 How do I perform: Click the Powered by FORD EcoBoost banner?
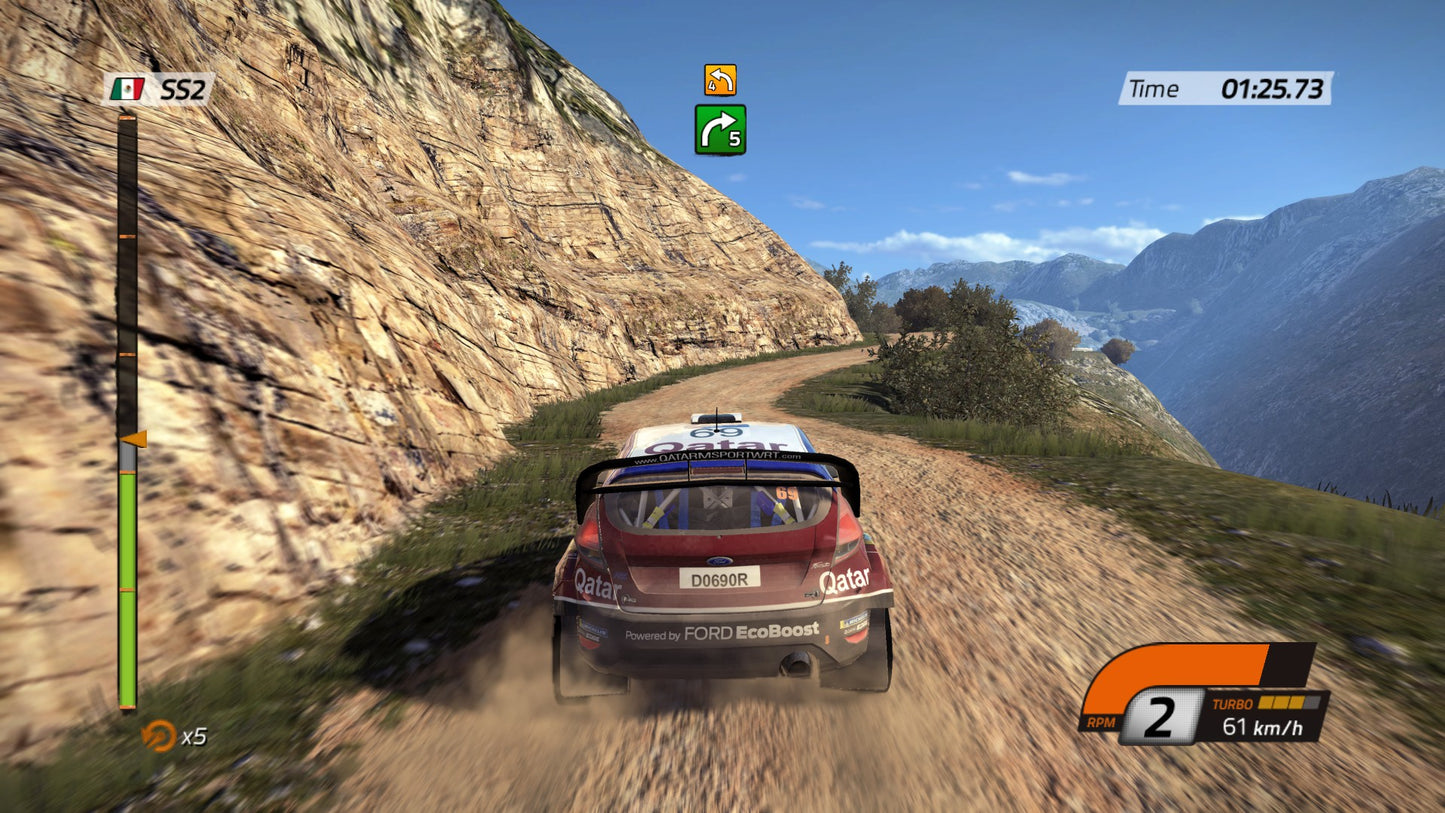[722, 632]
